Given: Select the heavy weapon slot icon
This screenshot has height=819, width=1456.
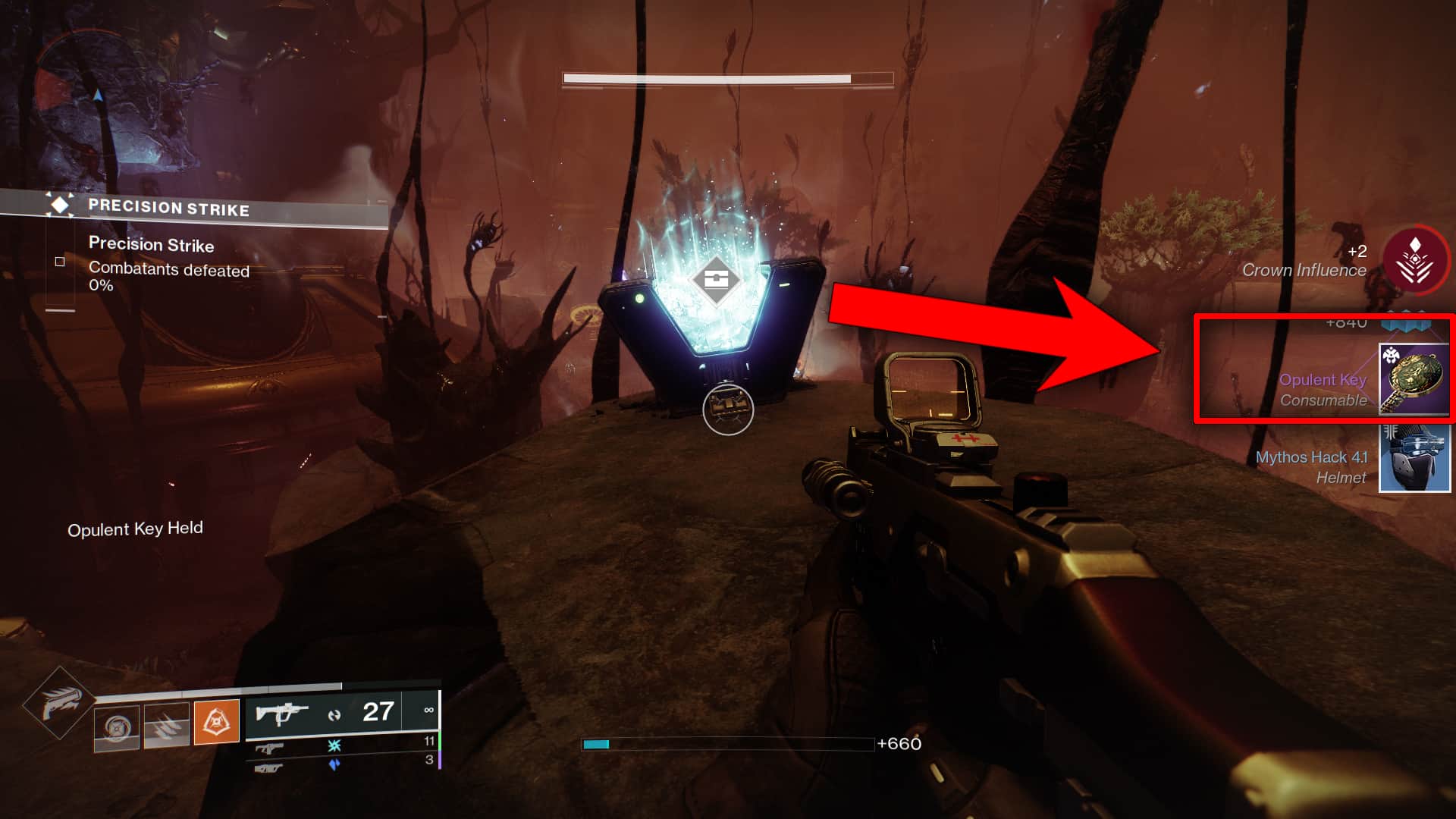Looking at the screenshot, I should (268, 769).
